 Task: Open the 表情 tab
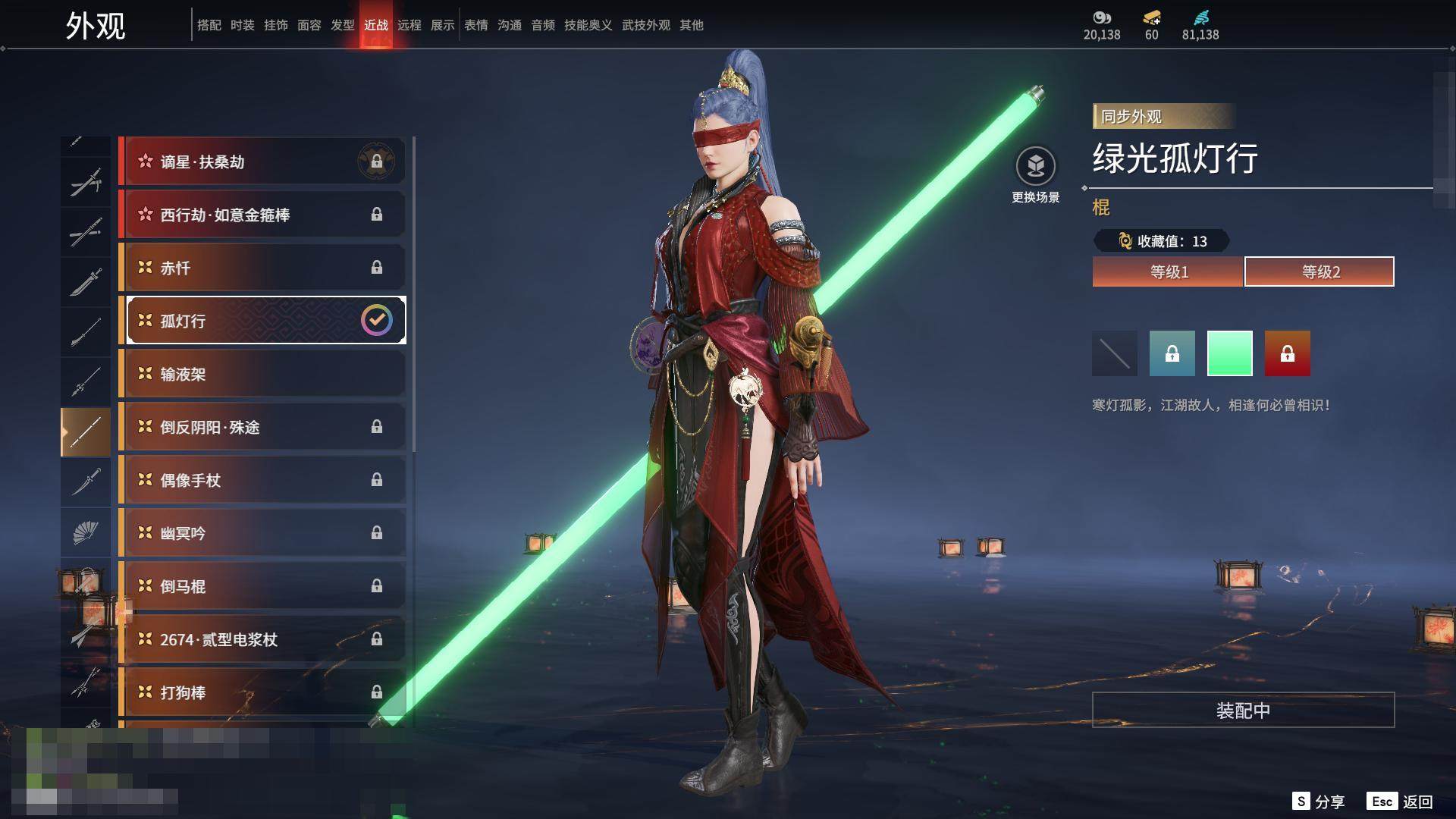[x=476, y=25]
